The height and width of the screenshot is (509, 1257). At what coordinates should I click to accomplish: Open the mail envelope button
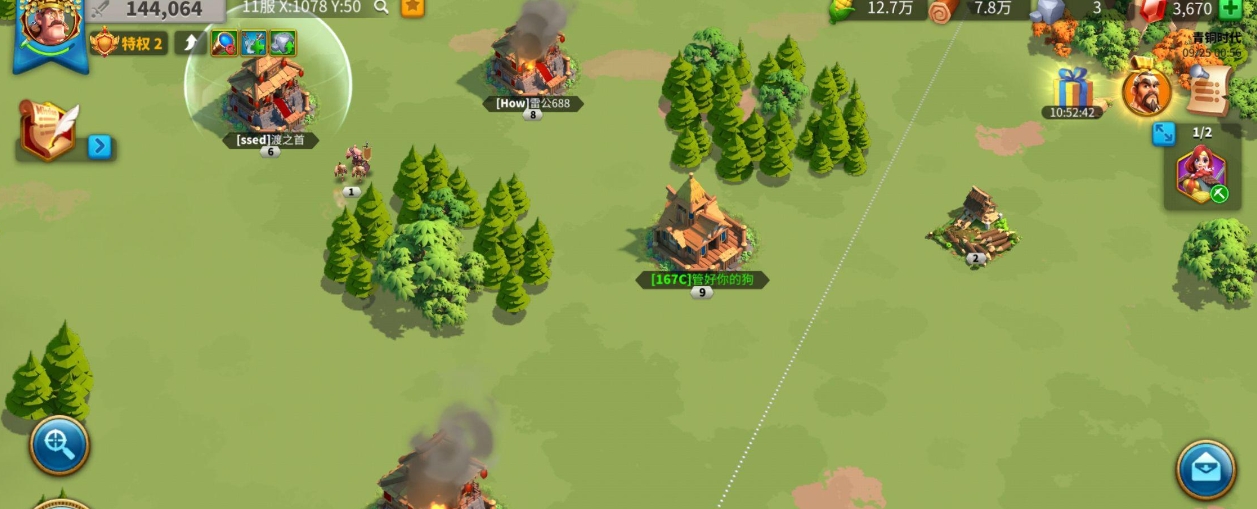tap(1205, 469)
